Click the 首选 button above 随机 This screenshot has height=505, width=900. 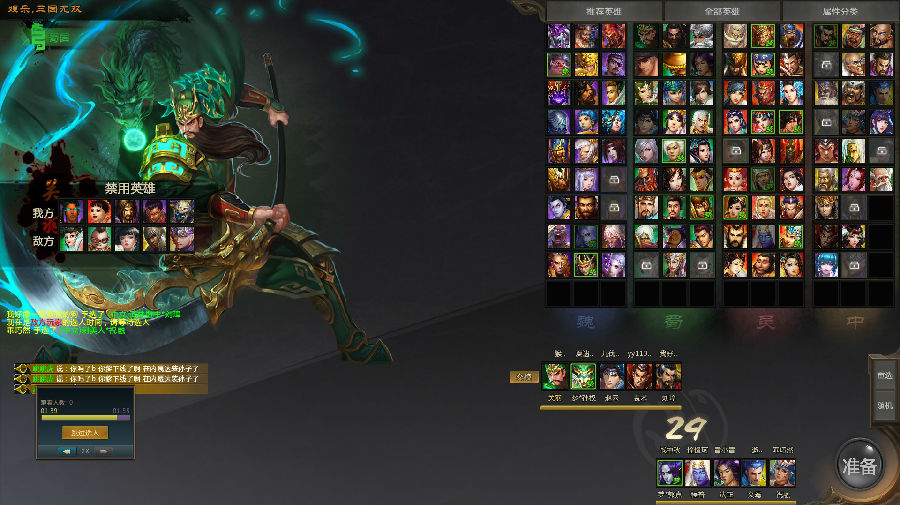click(884, 375)
